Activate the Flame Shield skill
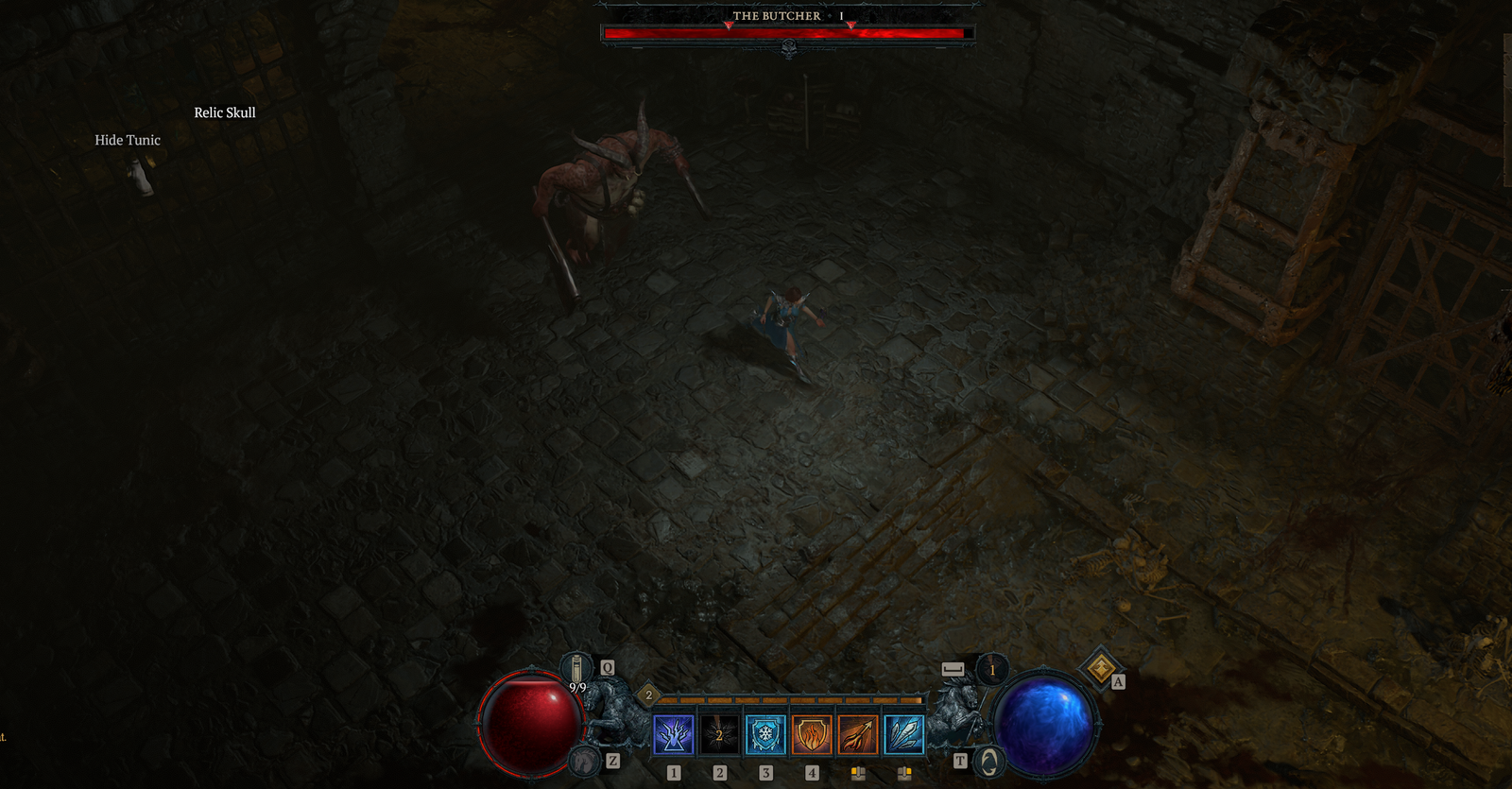Image resolution: width=1512 pixels, height=789 pixels. pyautogui.click(x=812, y=734)
